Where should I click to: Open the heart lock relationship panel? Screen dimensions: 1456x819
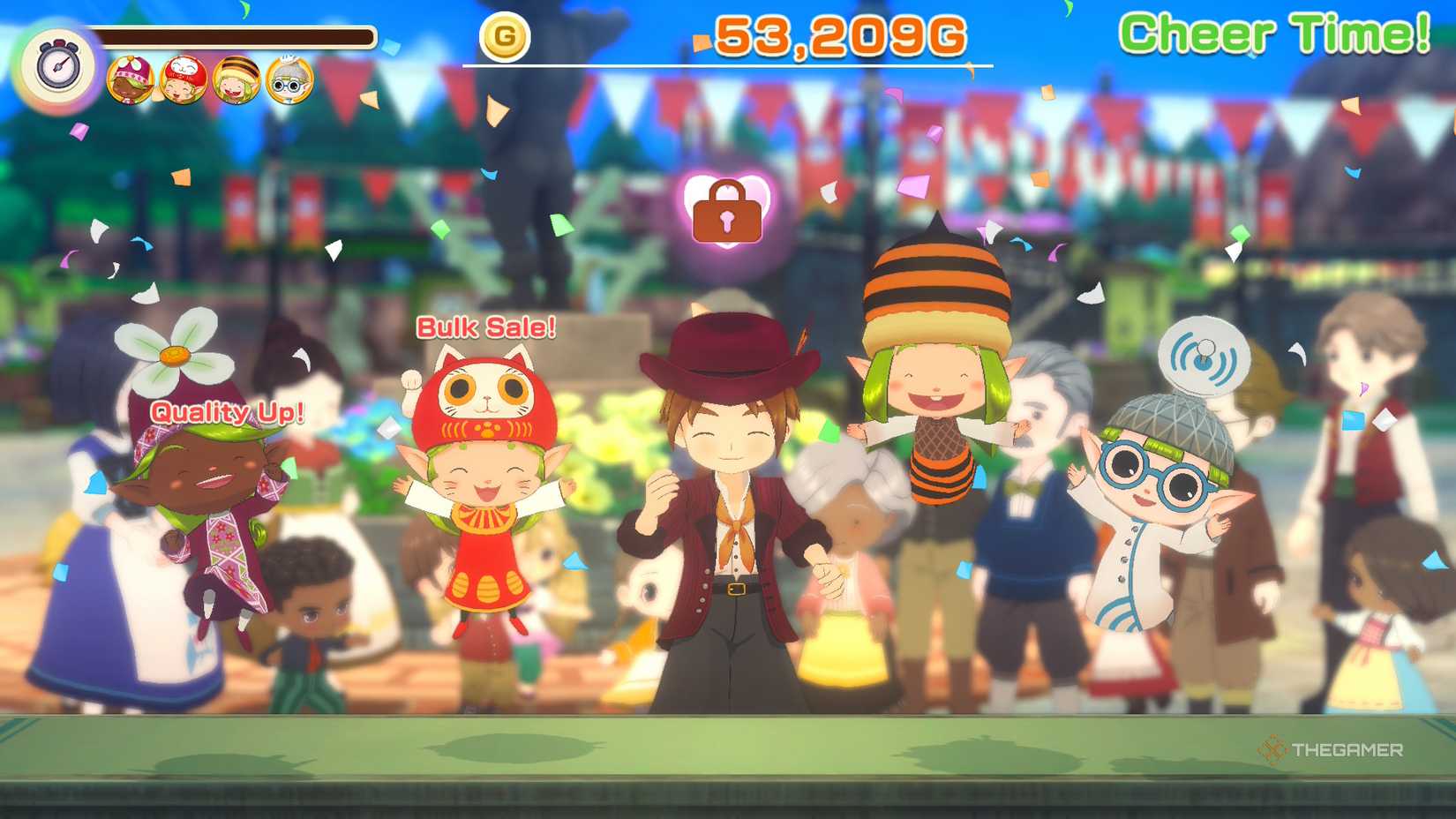(x=725, y=212)
